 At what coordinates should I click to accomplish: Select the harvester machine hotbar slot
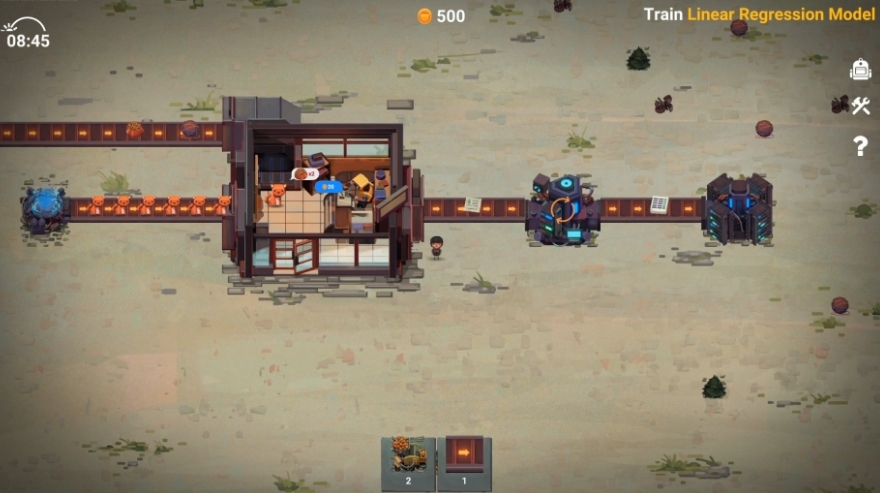click(x=408, y=462)
